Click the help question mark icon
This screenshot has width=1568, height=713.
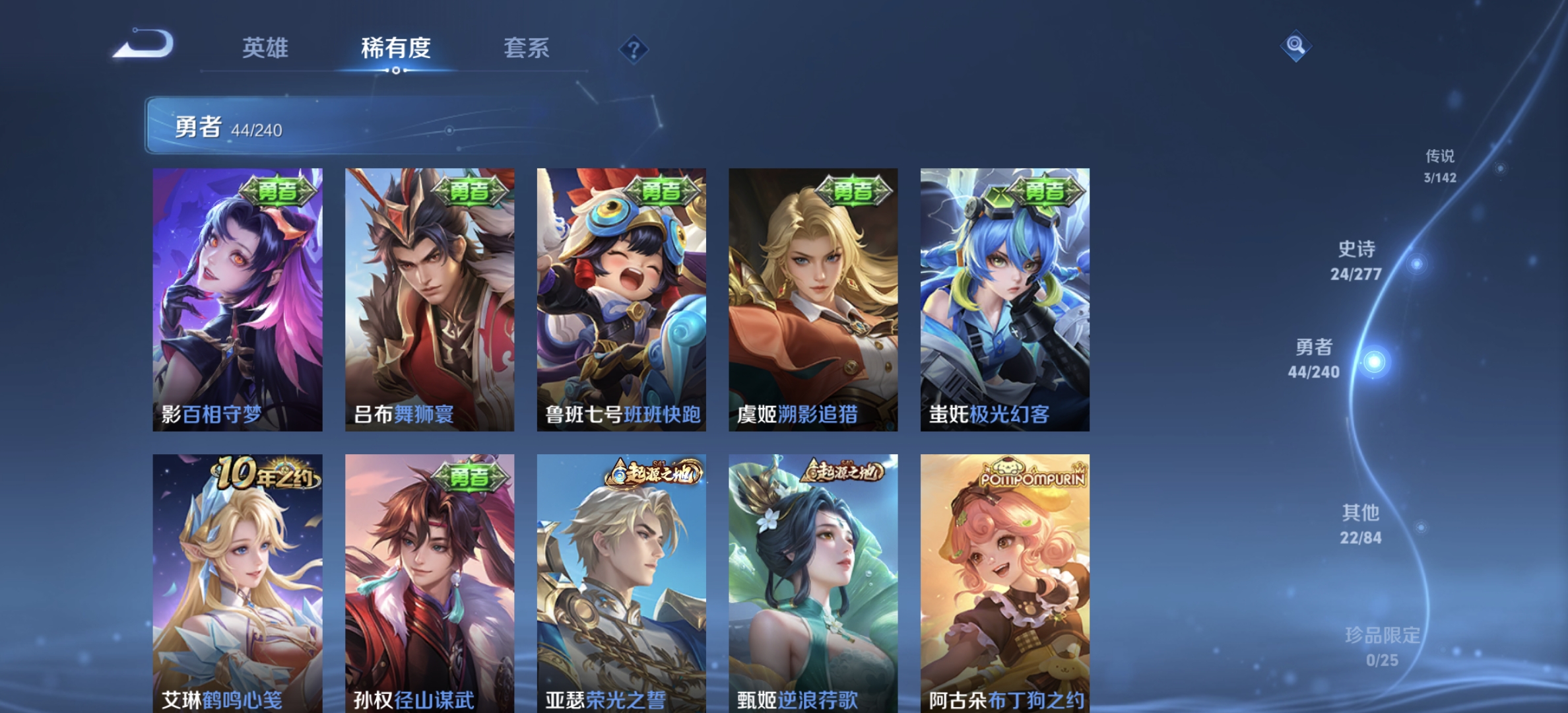point(632,50)
